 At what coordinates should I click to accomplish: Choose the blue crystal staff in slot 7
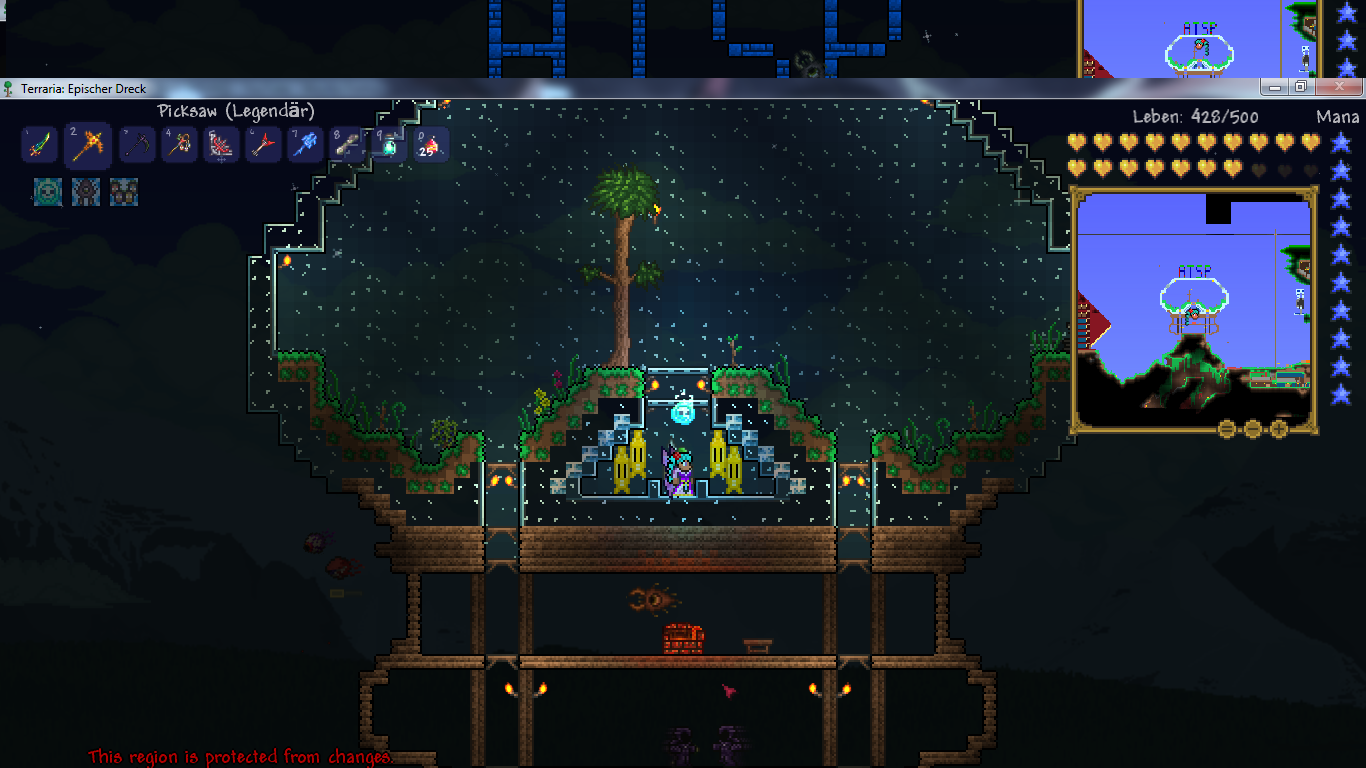point(305,146)
